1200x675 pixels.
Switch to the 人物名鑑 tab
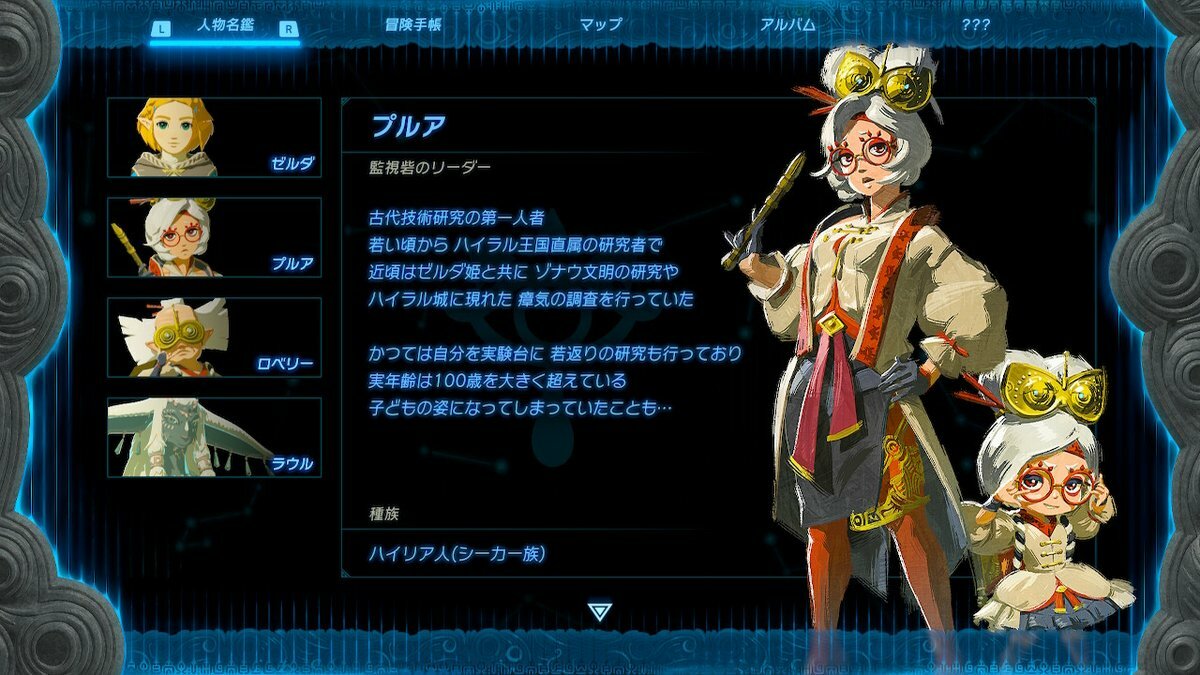click(223, 27)
